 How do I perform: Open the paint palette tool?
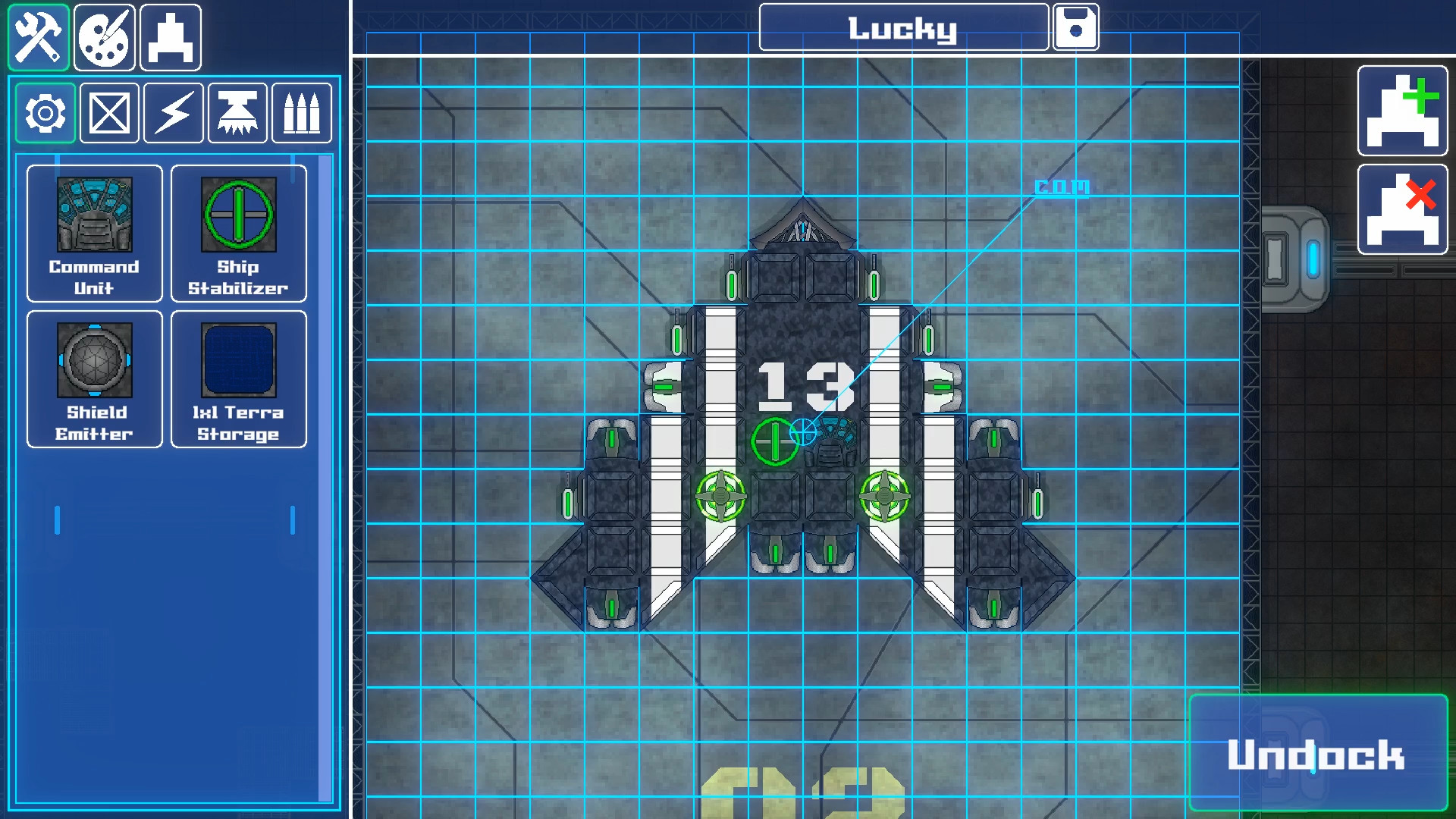point(104,36)
